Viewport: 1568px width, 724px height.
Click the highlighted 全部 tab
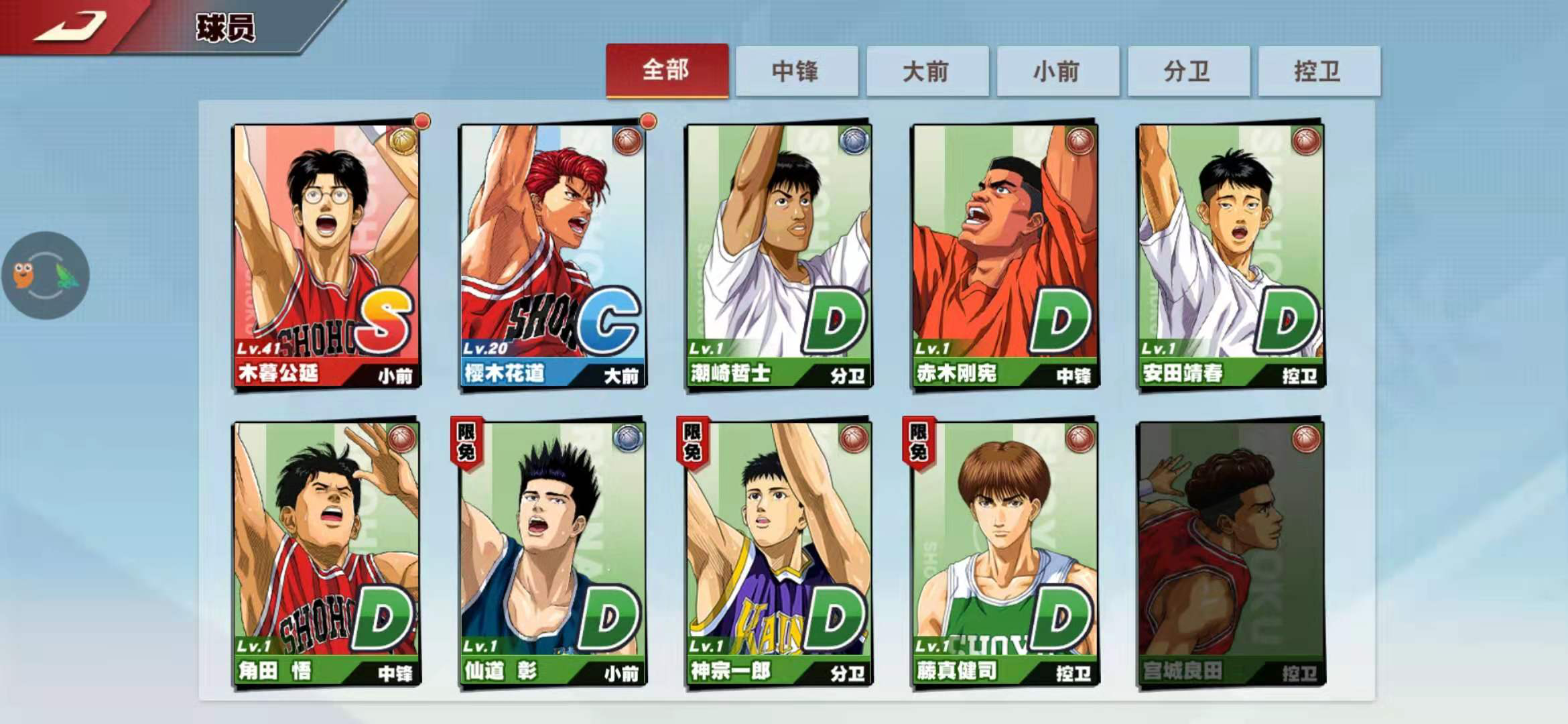[x=667, y=71]
